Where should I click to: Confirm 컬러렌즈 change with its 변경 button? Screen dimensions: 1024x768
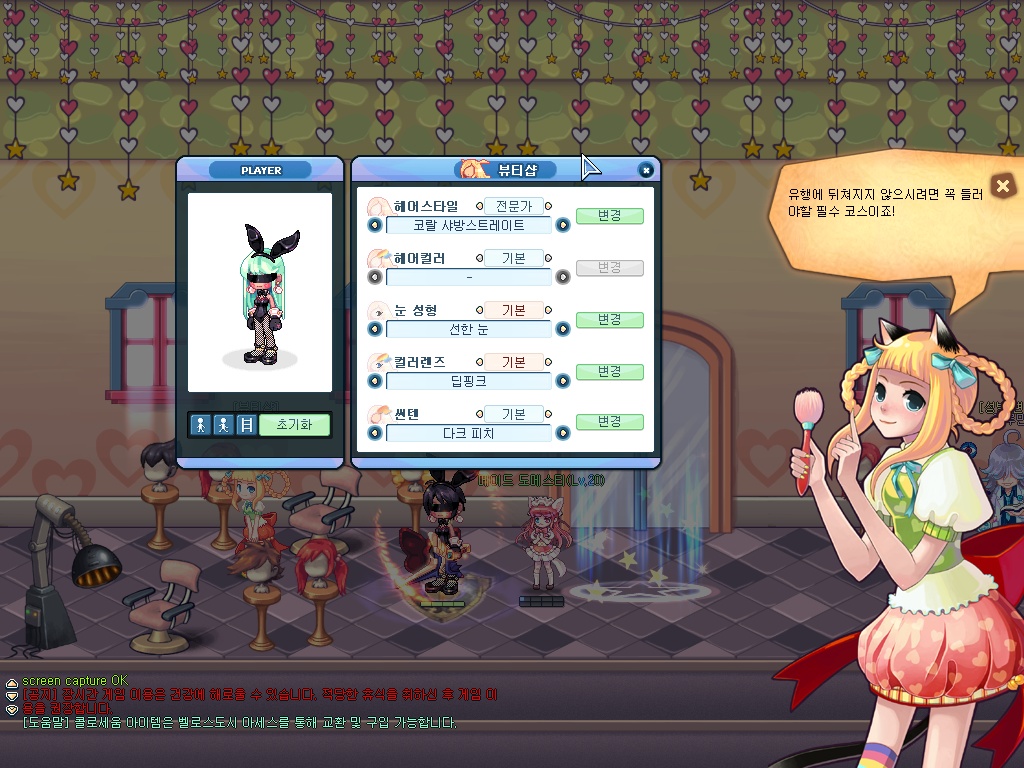pos(609,372)
